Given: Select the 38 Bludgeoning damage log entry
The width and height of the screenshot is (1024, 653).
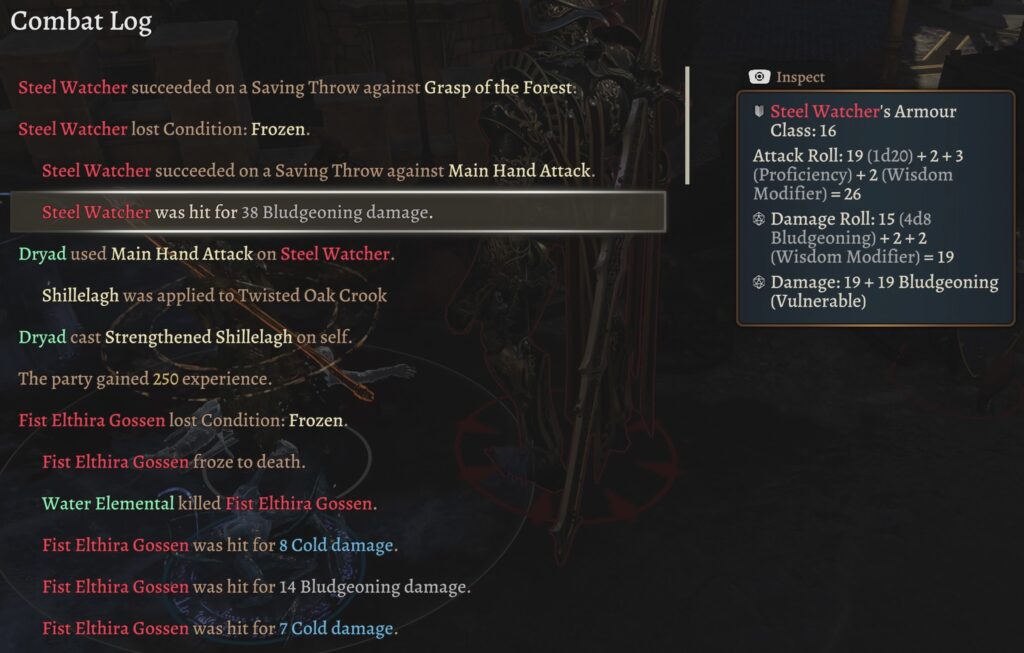Looking at the screenshot, I should coord(238,212).
